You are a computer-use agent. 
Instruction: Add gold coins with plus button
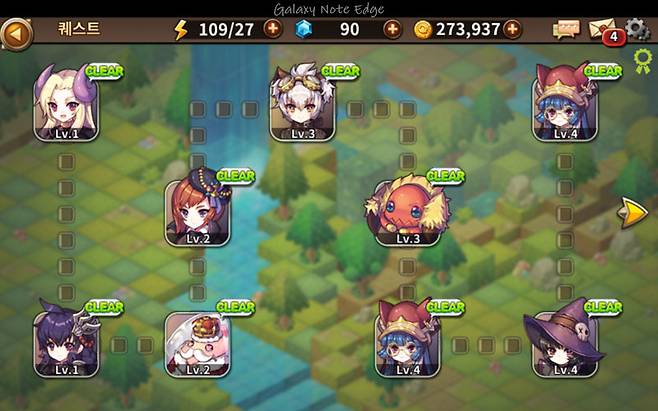click(512, 29)
